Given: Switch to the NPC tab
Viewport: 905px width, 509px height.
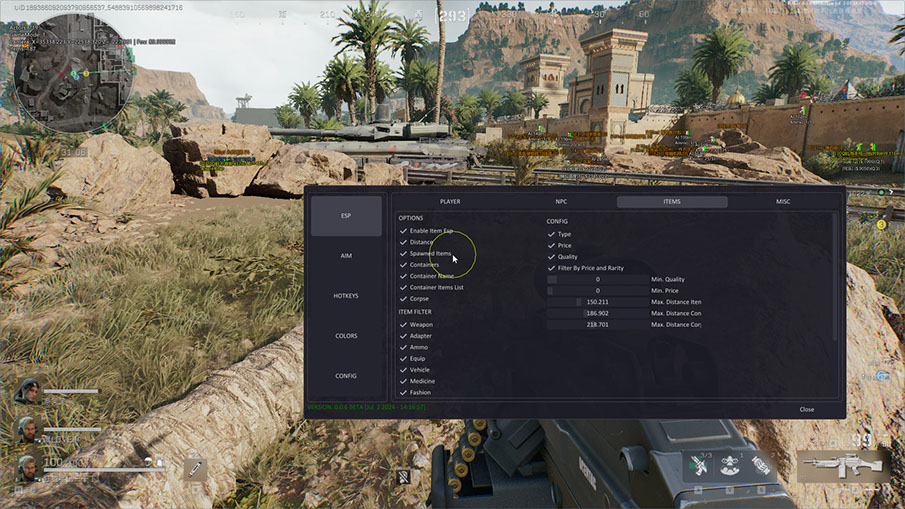Looking at the screenshot, I should point(561,202).
